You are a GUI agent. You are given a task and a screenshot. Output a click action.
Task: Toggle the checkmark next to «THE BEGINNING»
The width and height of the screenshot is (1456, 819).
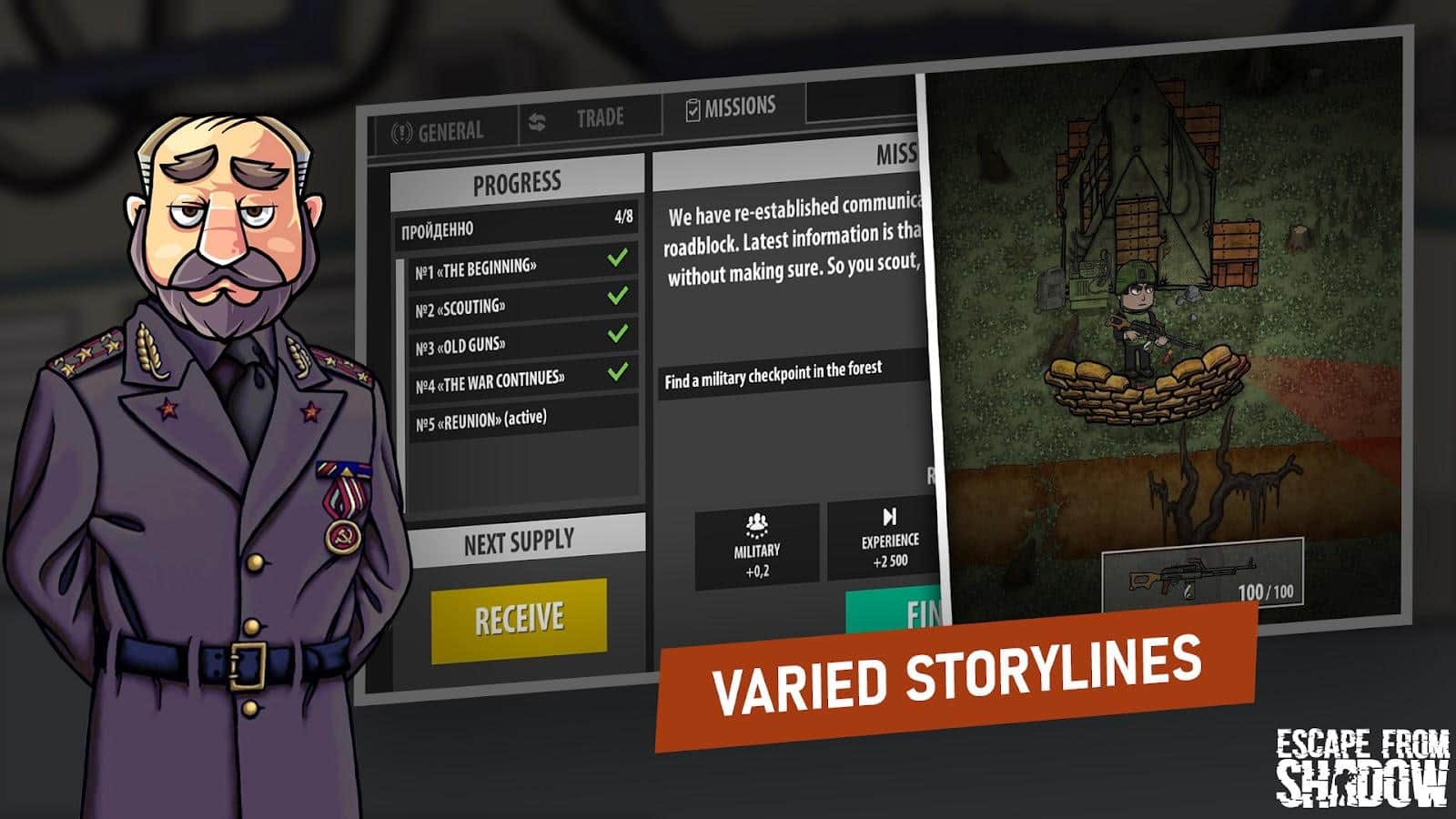[620, 258]
